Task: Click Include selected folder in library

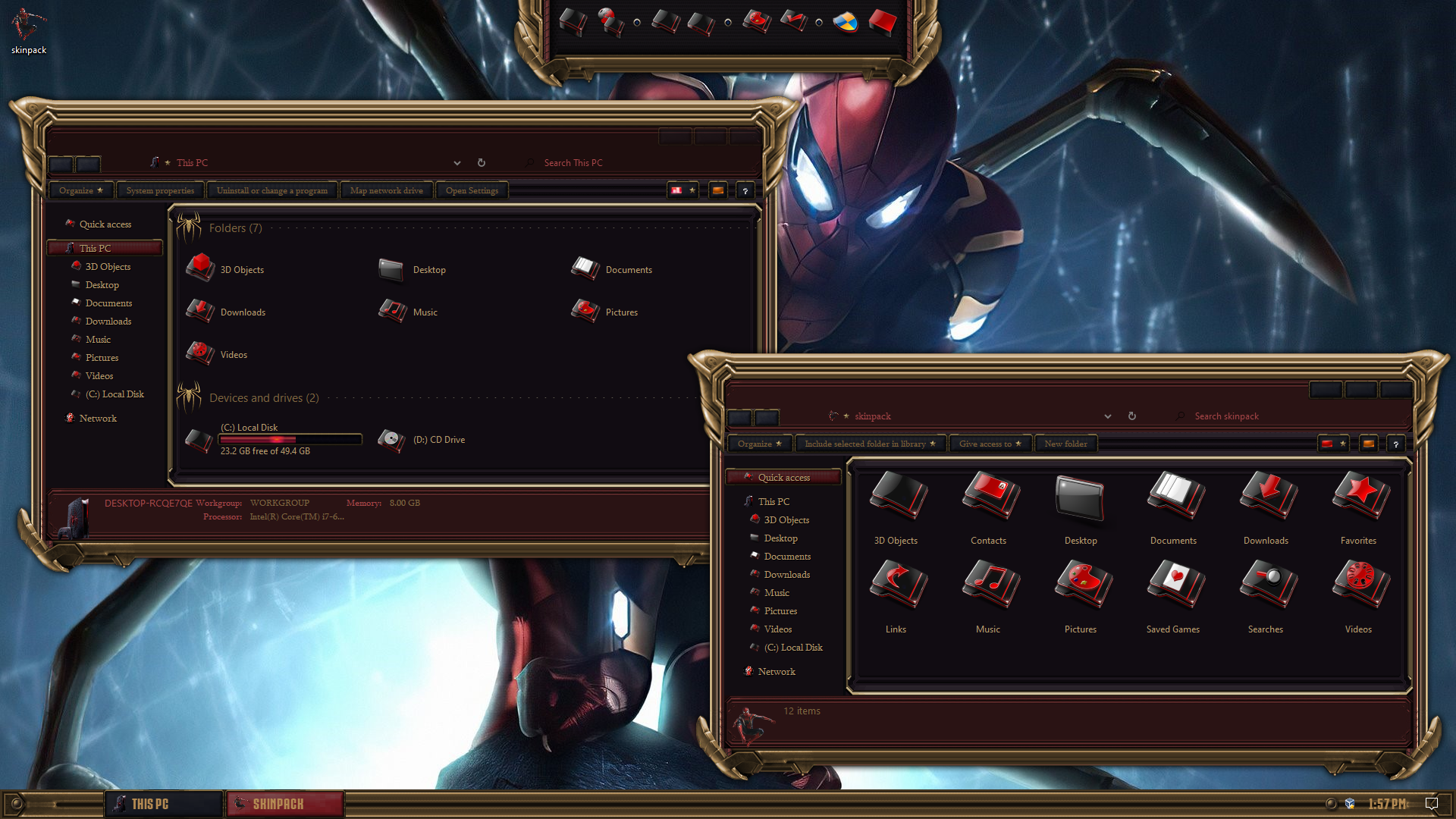Action: [869, 444]
